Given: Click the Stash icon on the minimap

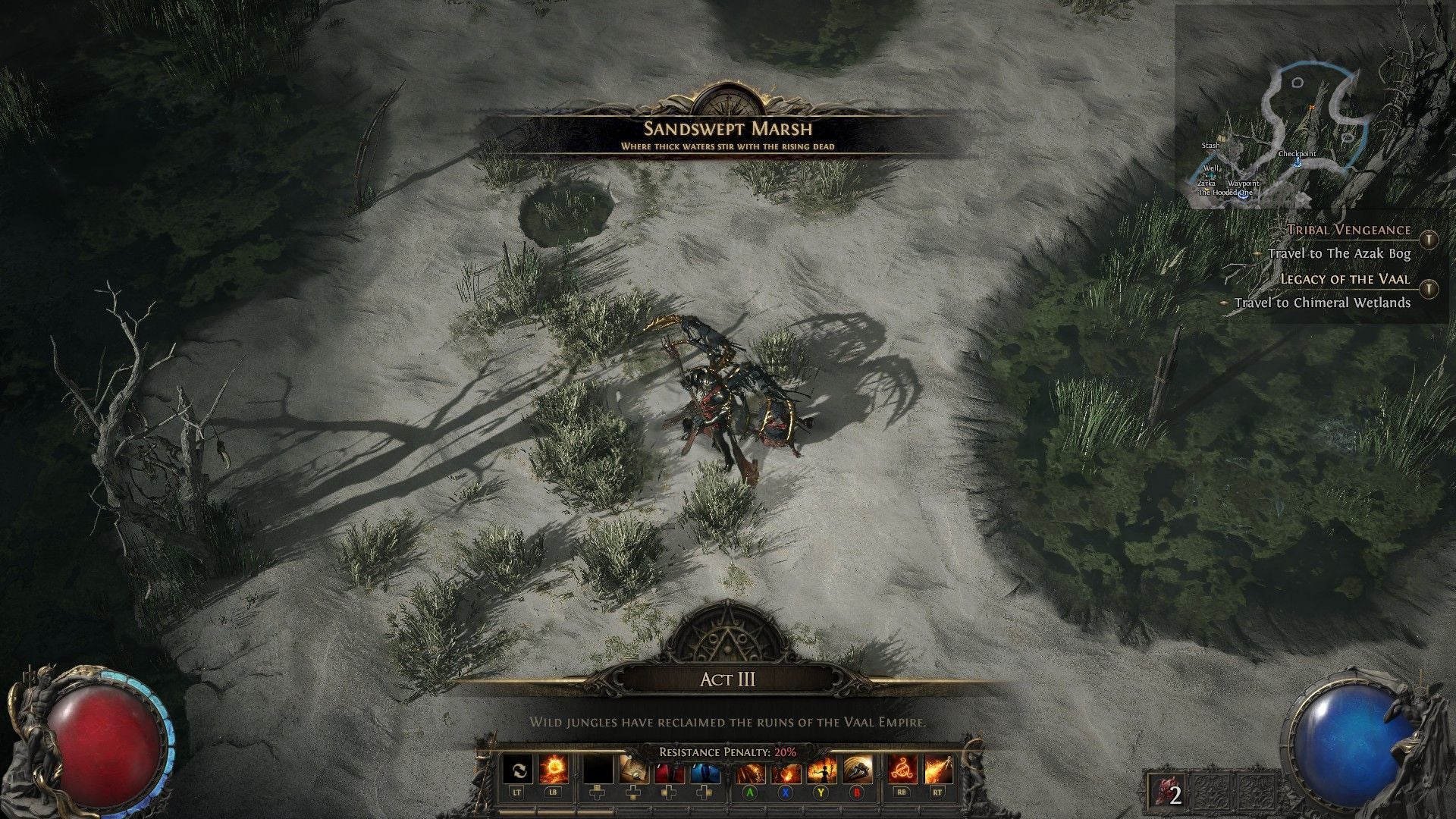Looking at the screenshot, I should 1221,140.
